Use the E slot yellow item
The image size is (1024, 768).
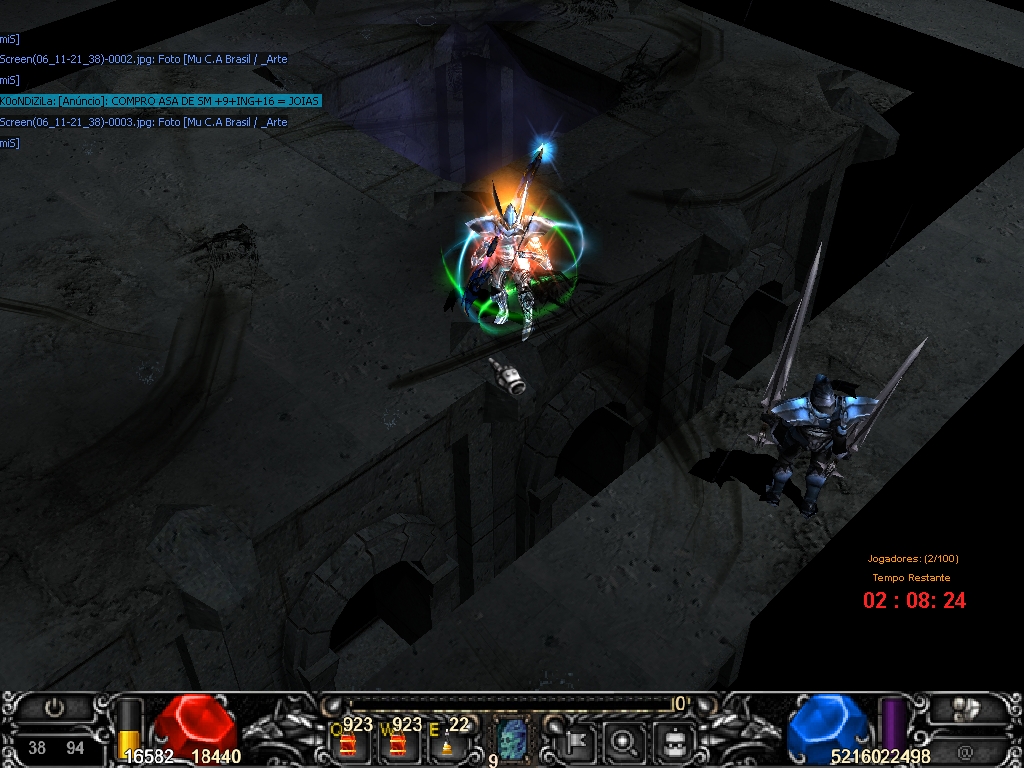(447, 745)
